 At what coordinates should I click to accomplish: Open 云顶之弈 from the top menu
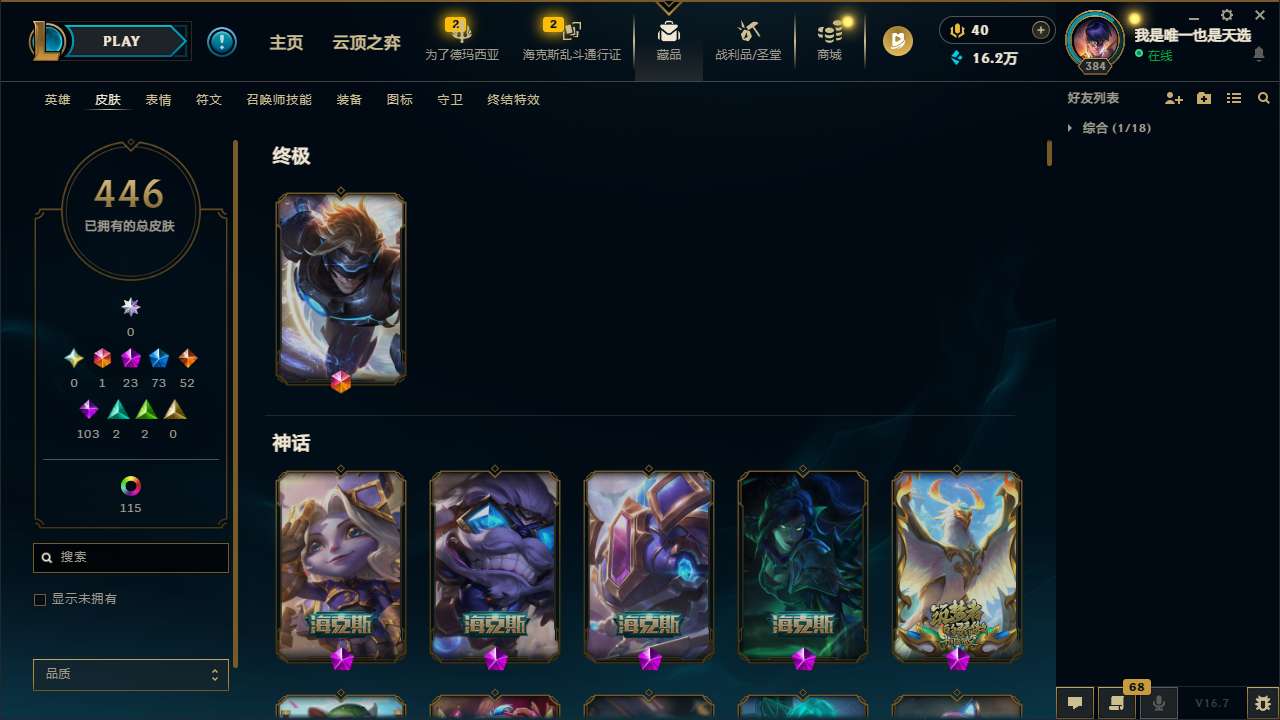point(365,43)
